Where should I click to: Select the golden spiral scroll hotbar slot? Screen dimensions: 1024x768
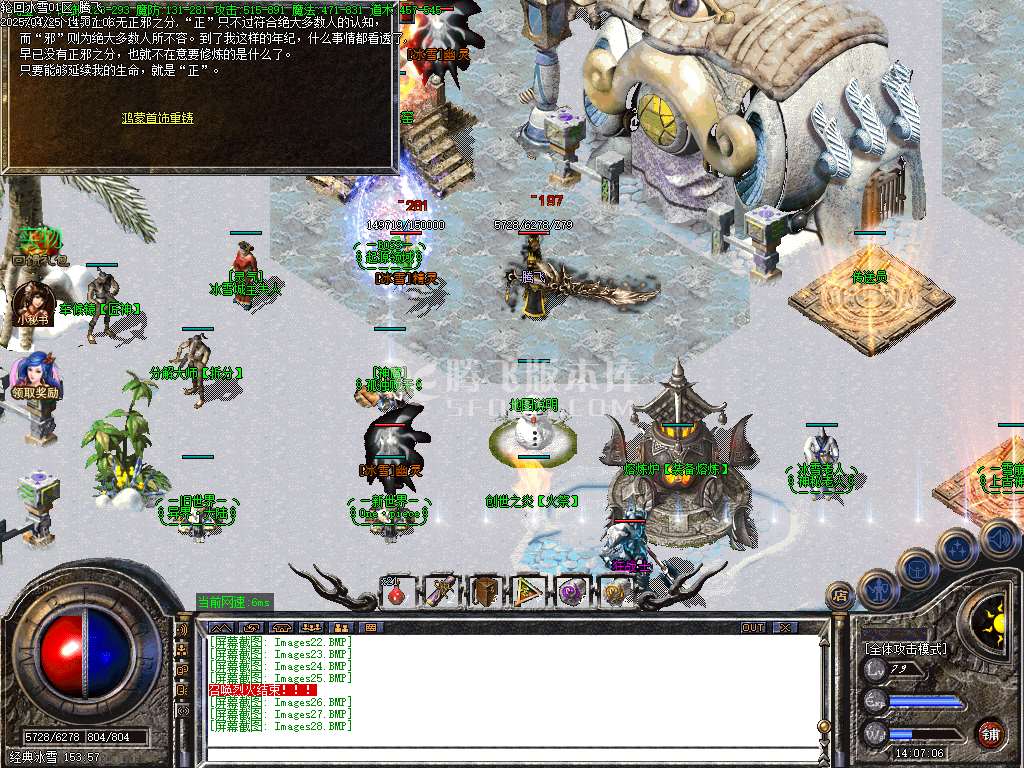(615, 592)
